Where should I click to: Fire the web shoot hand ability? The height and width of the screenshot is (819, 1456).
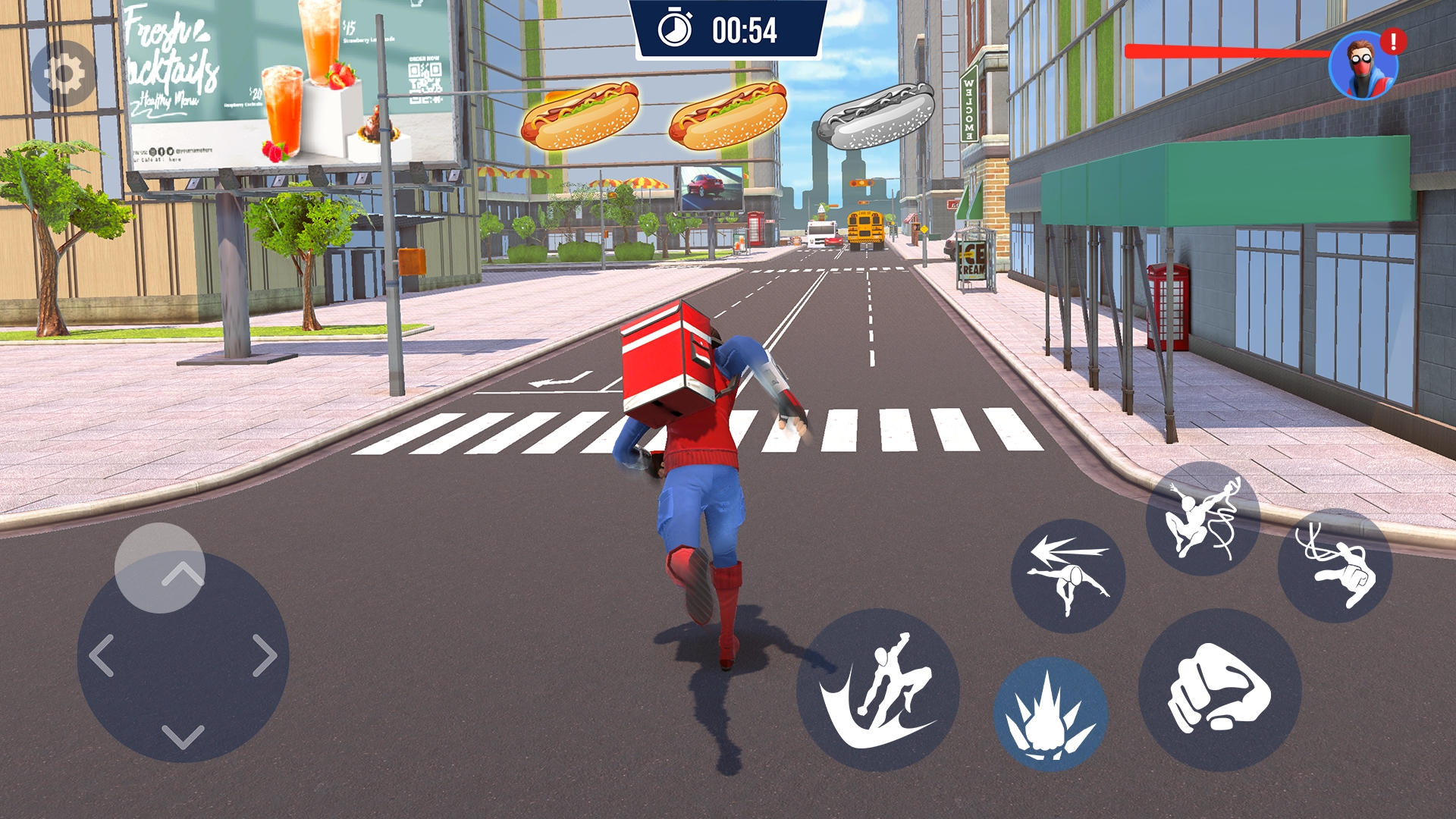1335,566
